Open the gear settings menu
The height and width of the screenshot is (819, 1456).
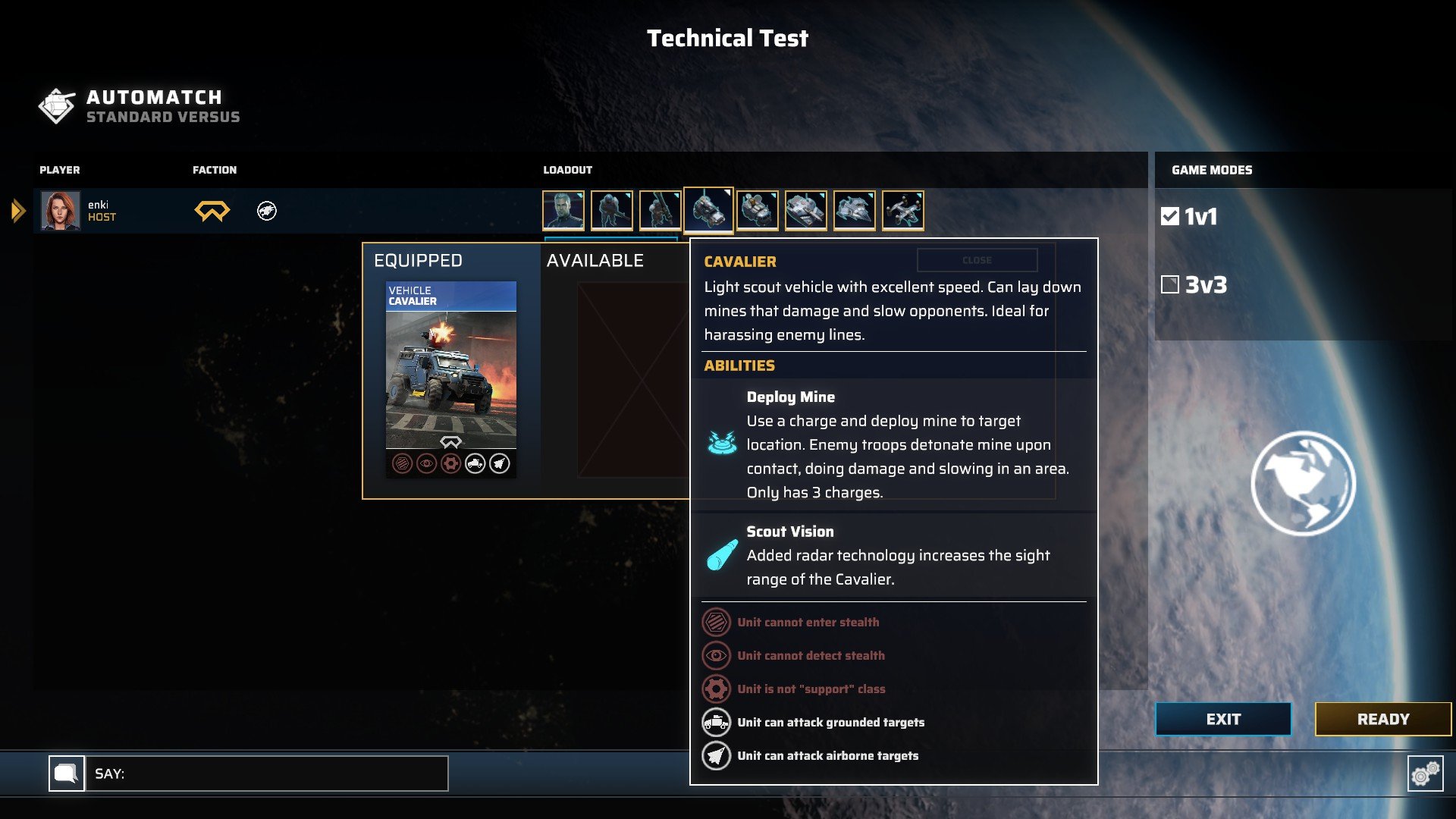pos(1425,773)
